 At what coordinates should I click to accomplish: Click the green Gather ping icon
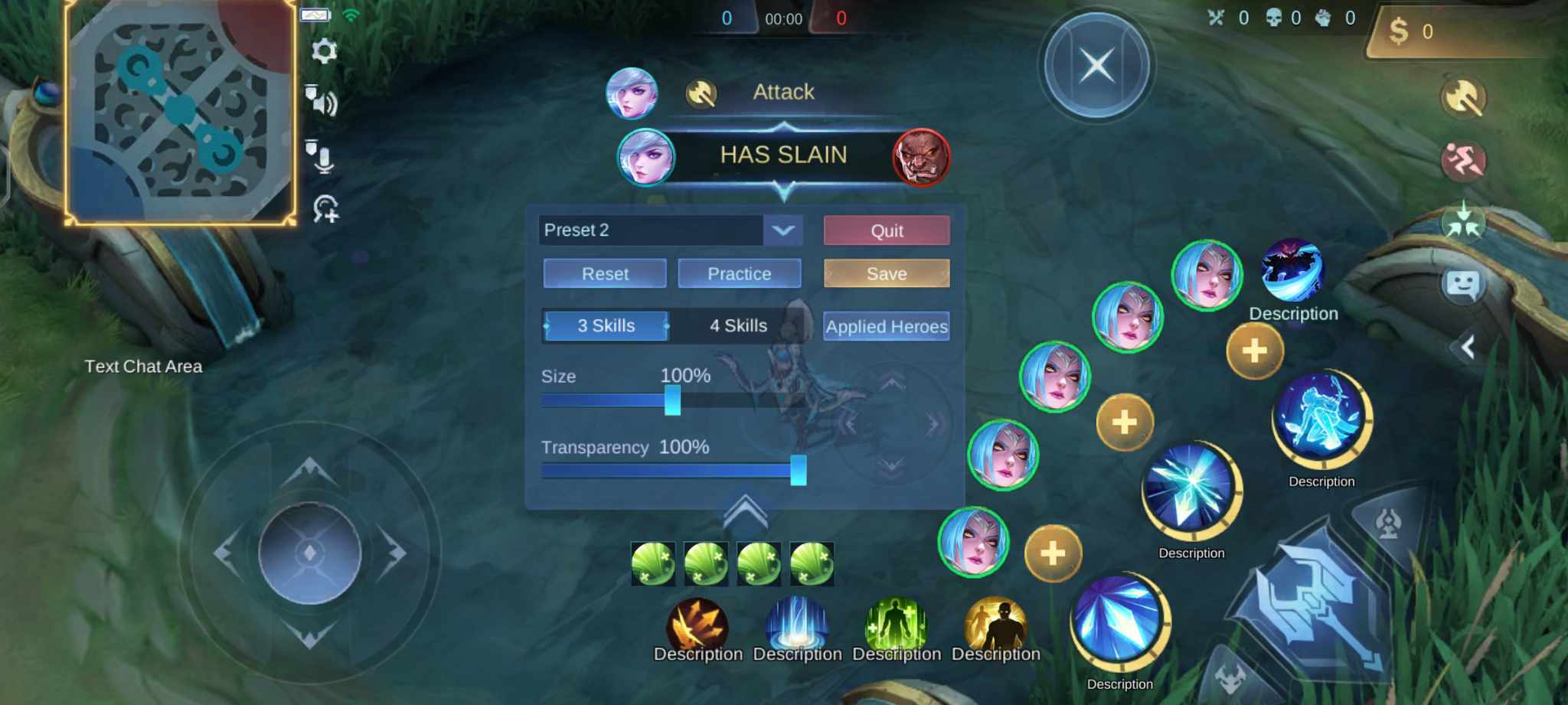click(1463, 222)
